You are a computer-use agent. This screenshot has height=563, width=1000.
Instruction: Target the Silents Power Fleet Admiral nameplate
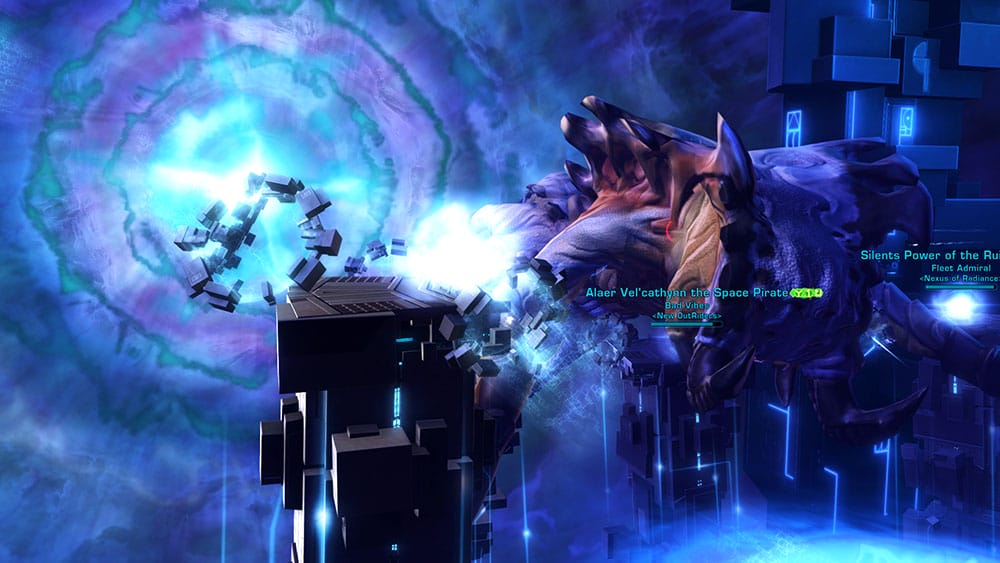930,255
